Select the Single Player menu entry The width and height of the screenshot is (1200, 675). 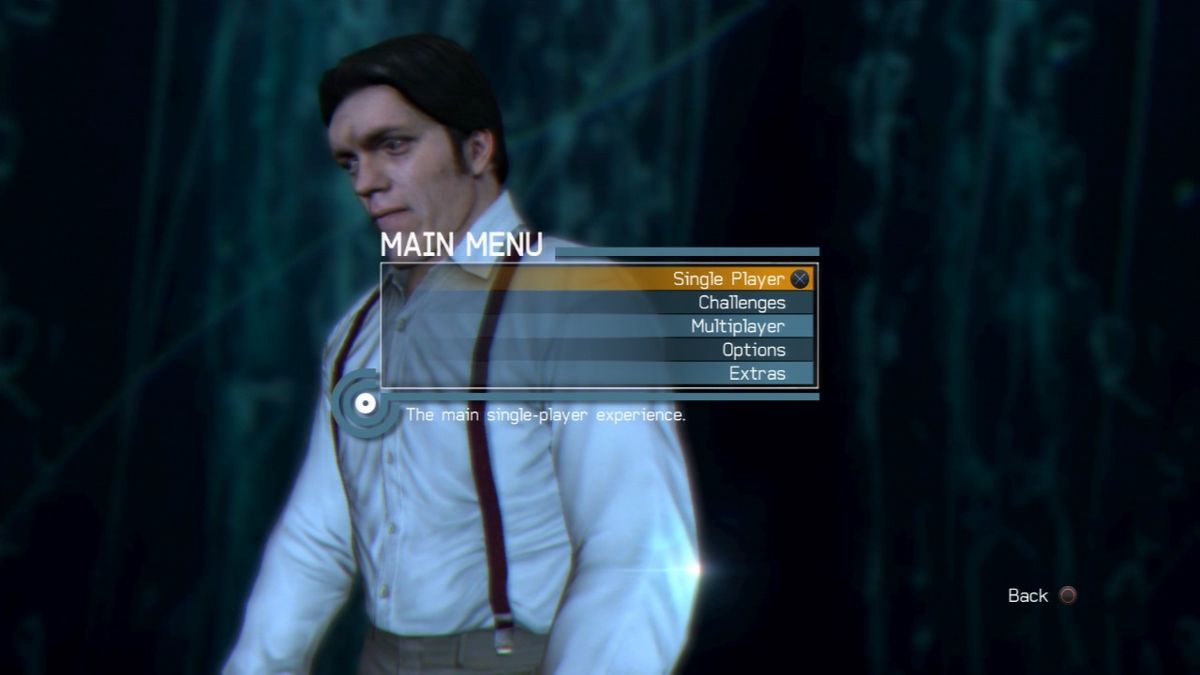coord(728,279)
